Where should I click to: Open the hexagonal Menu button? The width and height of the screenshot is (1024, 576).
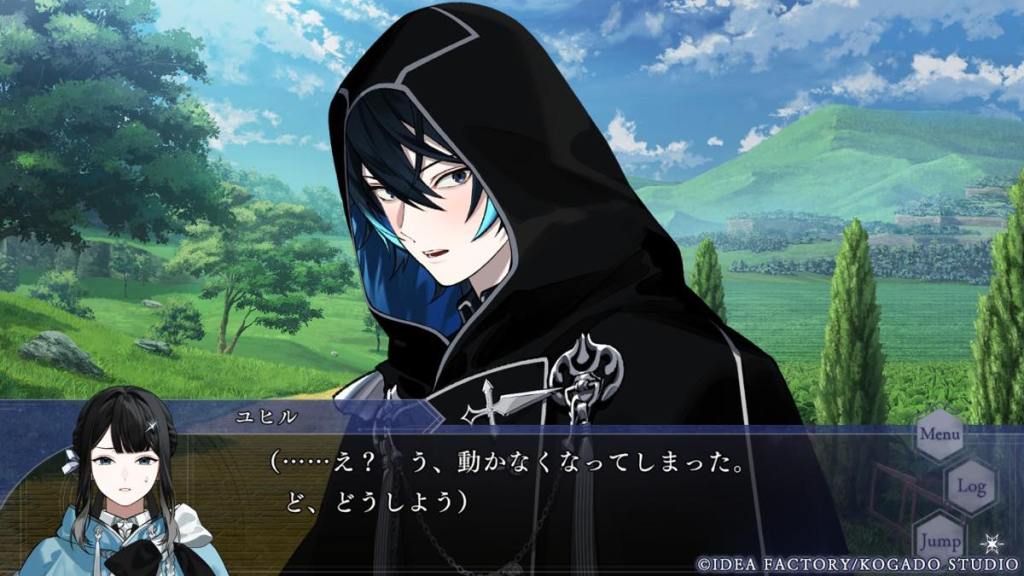click(940, 435)
